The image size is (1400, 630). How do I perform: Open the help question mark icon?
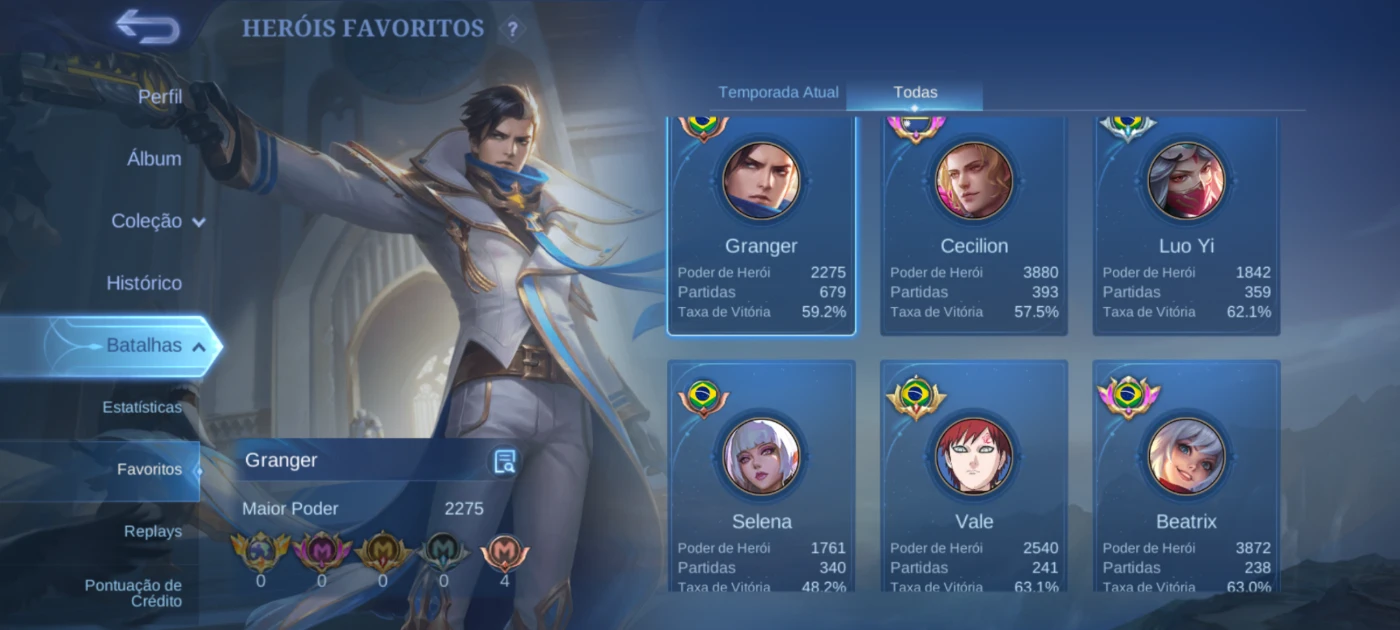pyautogui.click(x=512, y=29)
